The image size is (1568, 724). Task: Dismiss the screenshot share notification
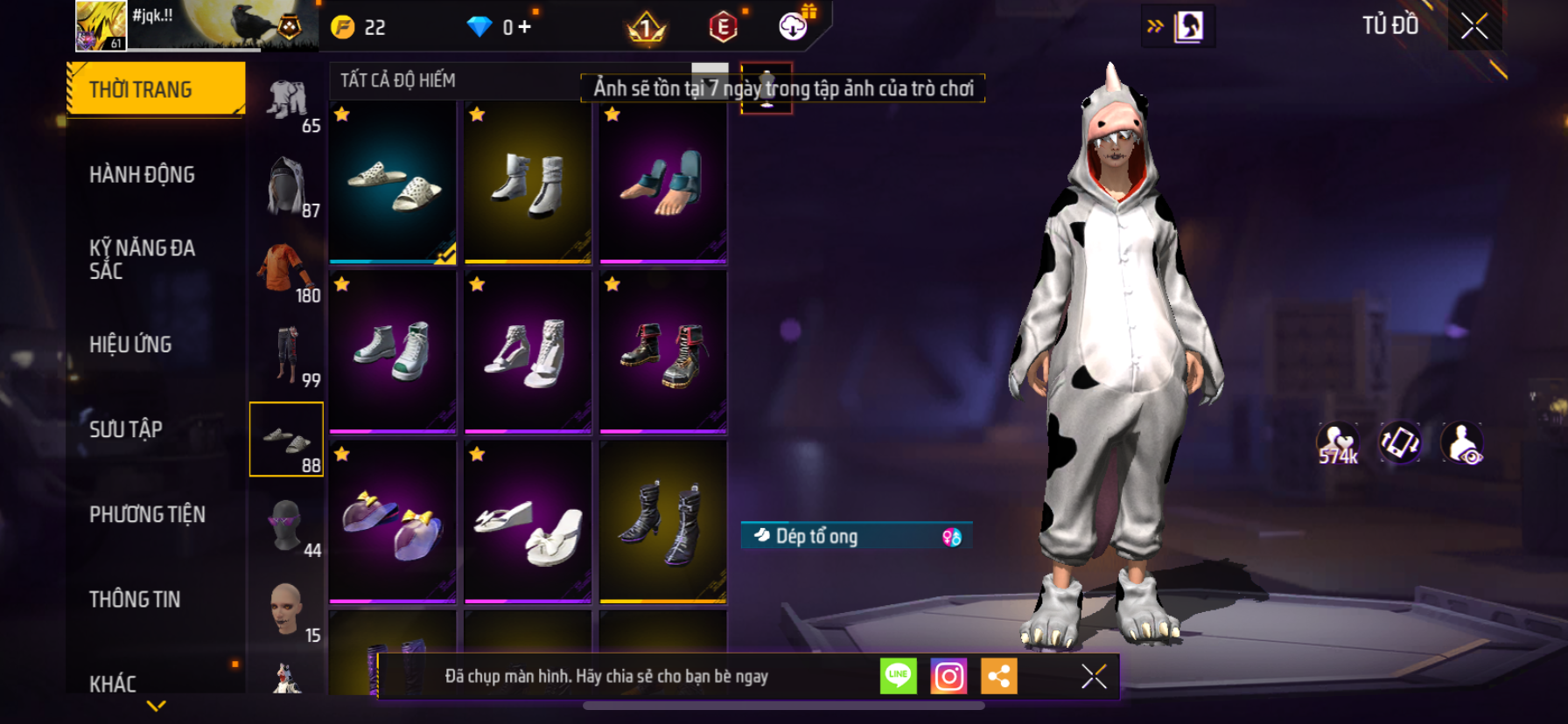(1094, 676)
